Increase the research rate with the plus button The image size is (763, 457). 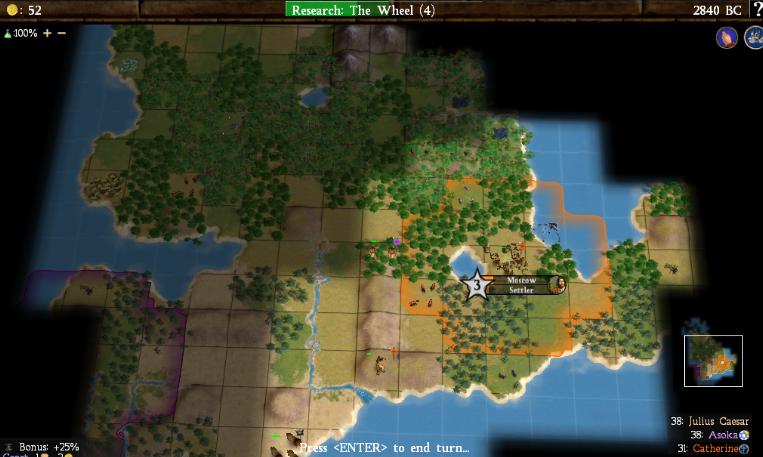coord(46,33)
